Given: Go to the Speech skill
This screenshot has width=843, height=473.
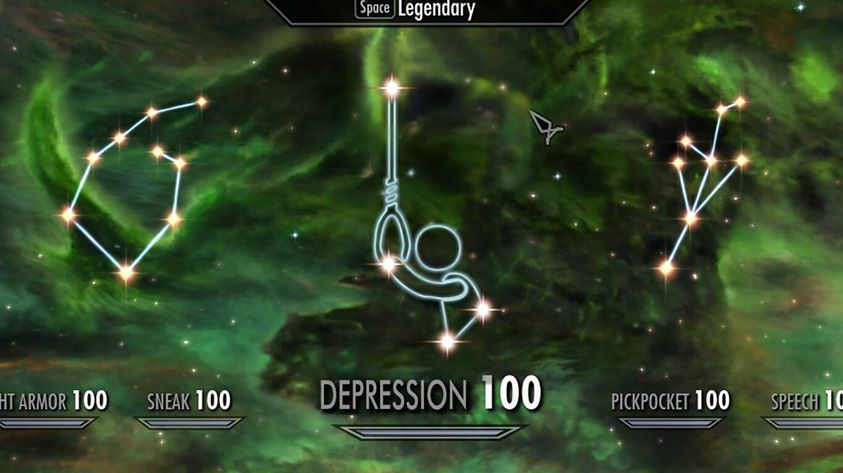Looking at the screenshot, I should point(806,402).
